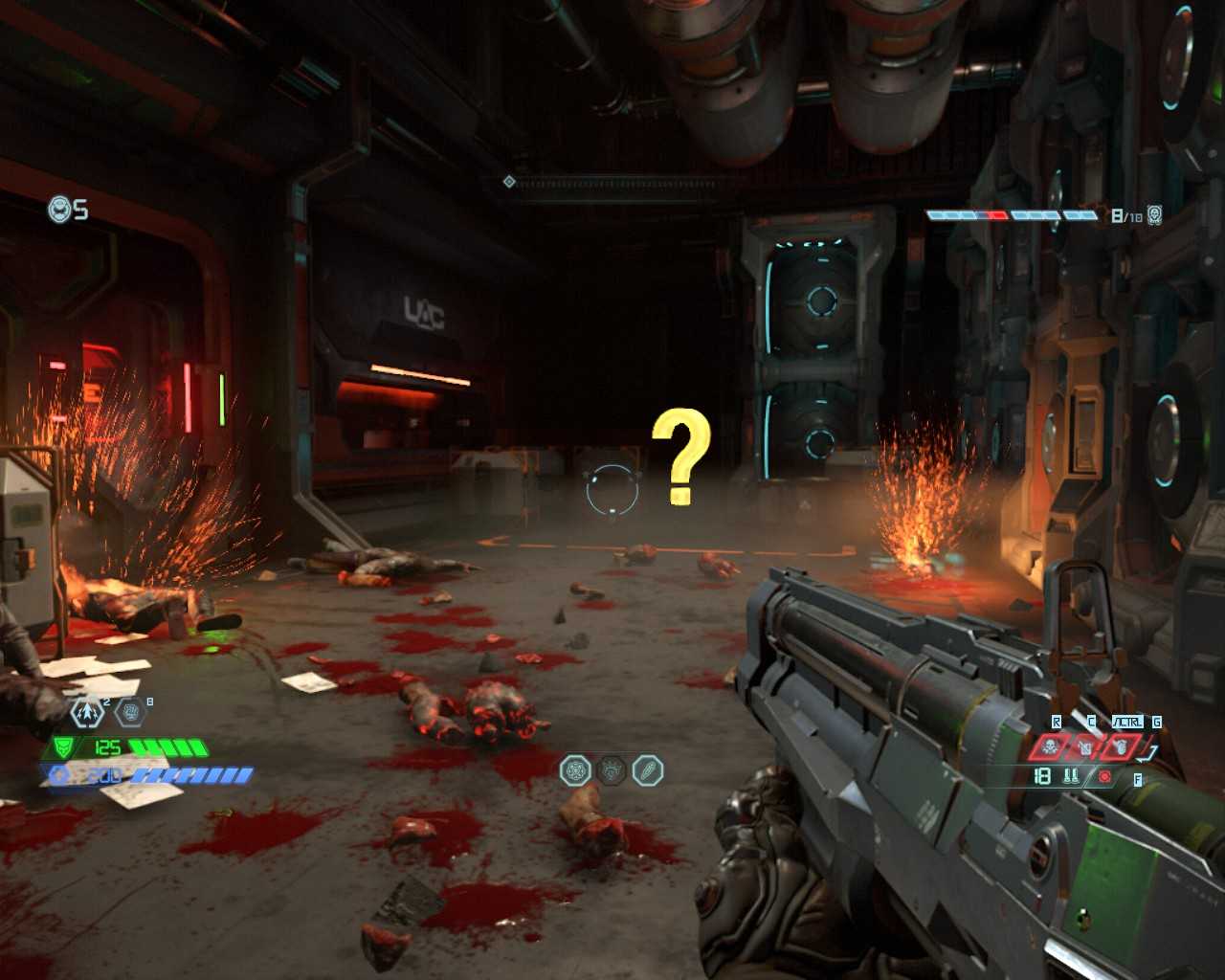Viewport: 1225px width, 980px height.
Task: Activate the blood punch fist icon
Action: coord(130,711)
